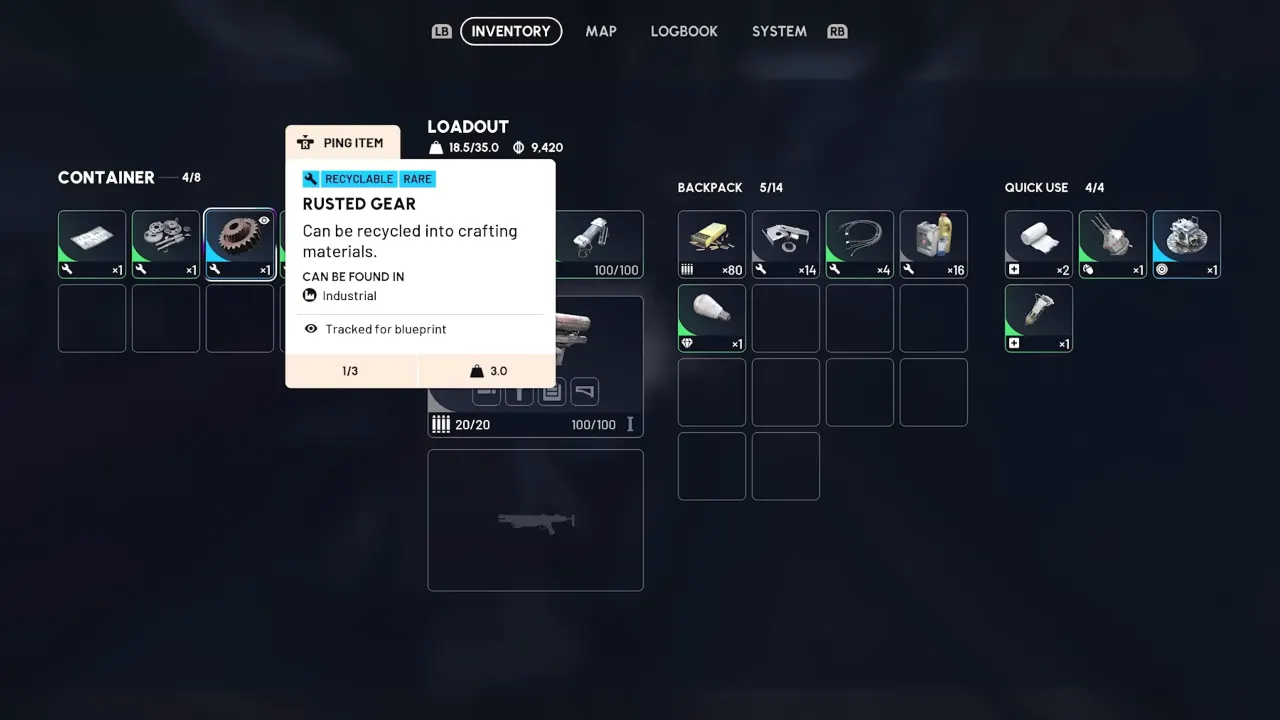This screenshot has height=720, width=1280.
Task: Select the cable bundle in the backpack
Action: pos(859,243)
